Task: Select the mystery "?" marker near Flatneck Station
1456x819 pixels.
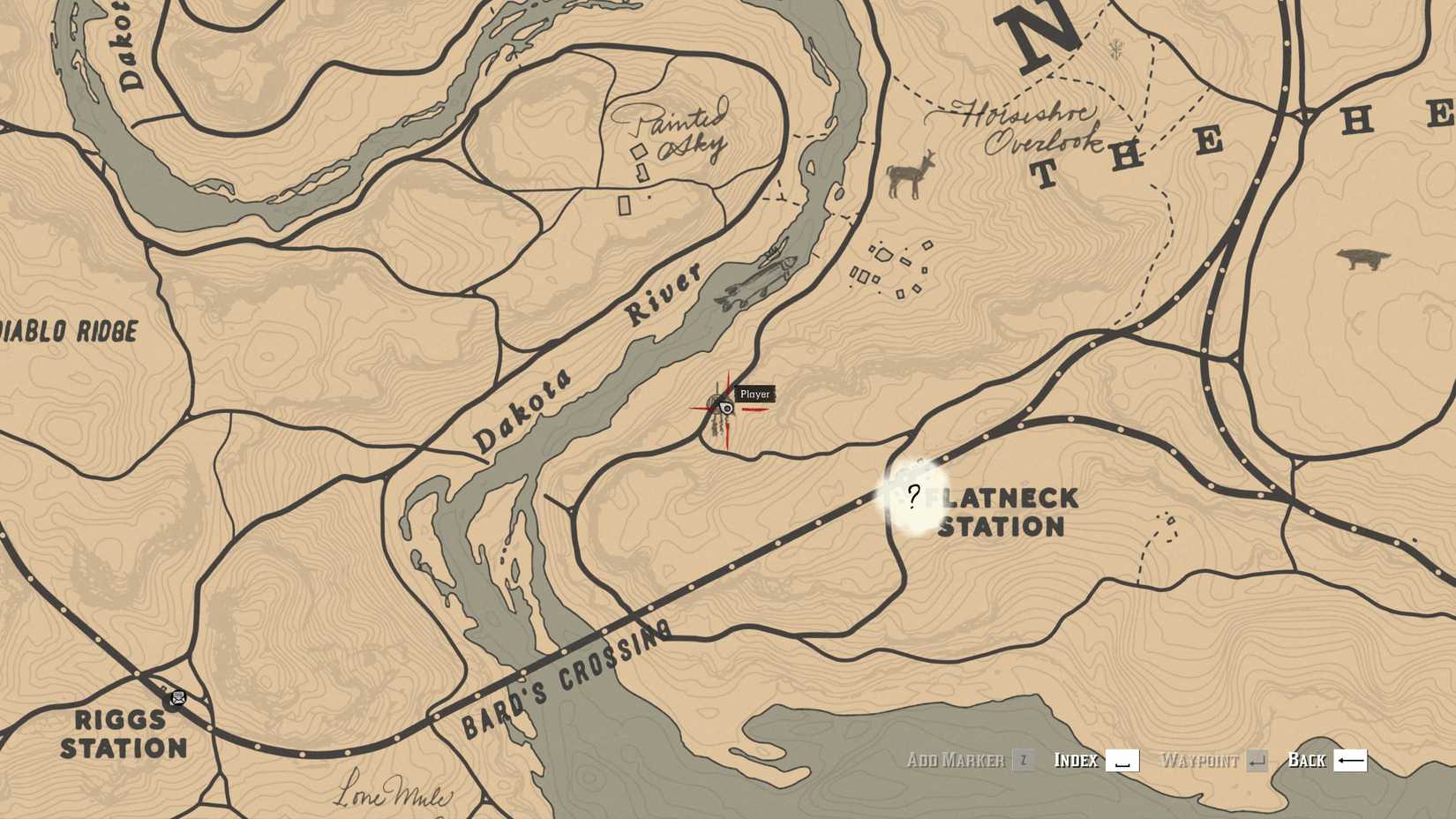Action: [913, 498]
